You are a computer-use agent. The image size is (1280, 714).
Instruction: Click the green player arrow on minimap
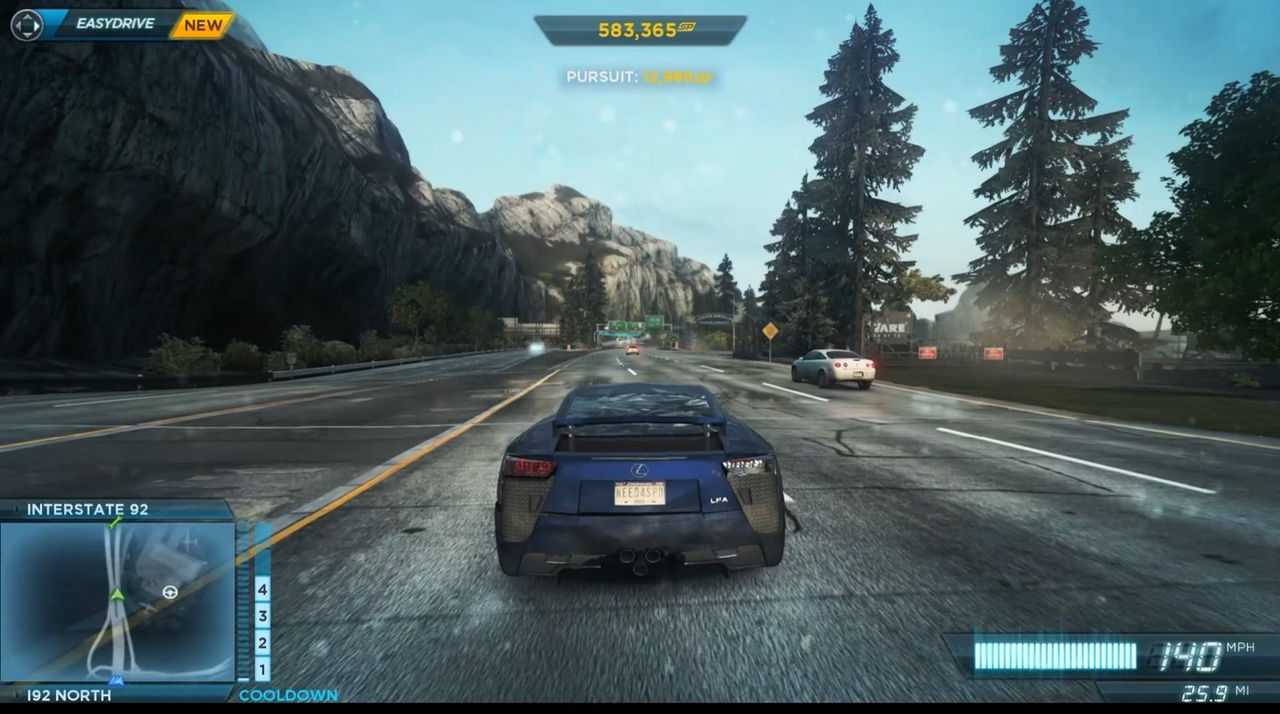(x=117, y=594)
